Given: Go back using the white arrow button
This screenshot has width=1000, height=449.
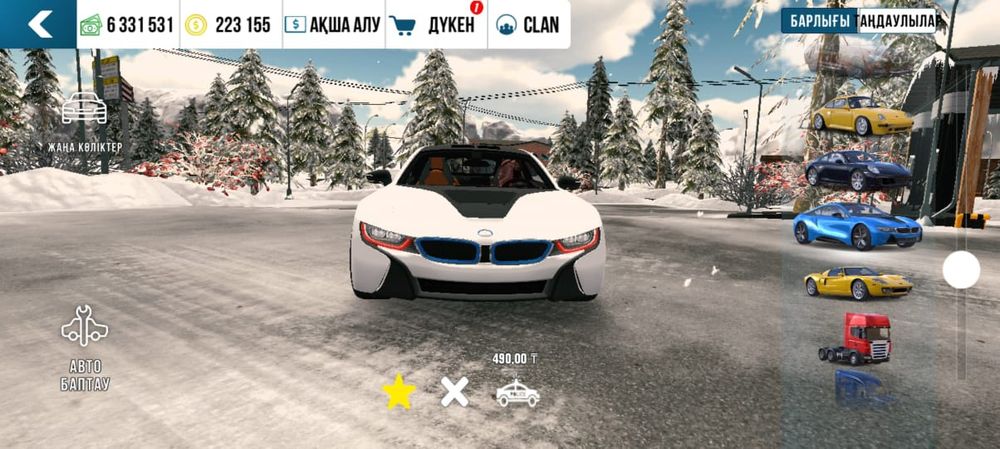Looking at the screenshot, I should click(38, 24).
